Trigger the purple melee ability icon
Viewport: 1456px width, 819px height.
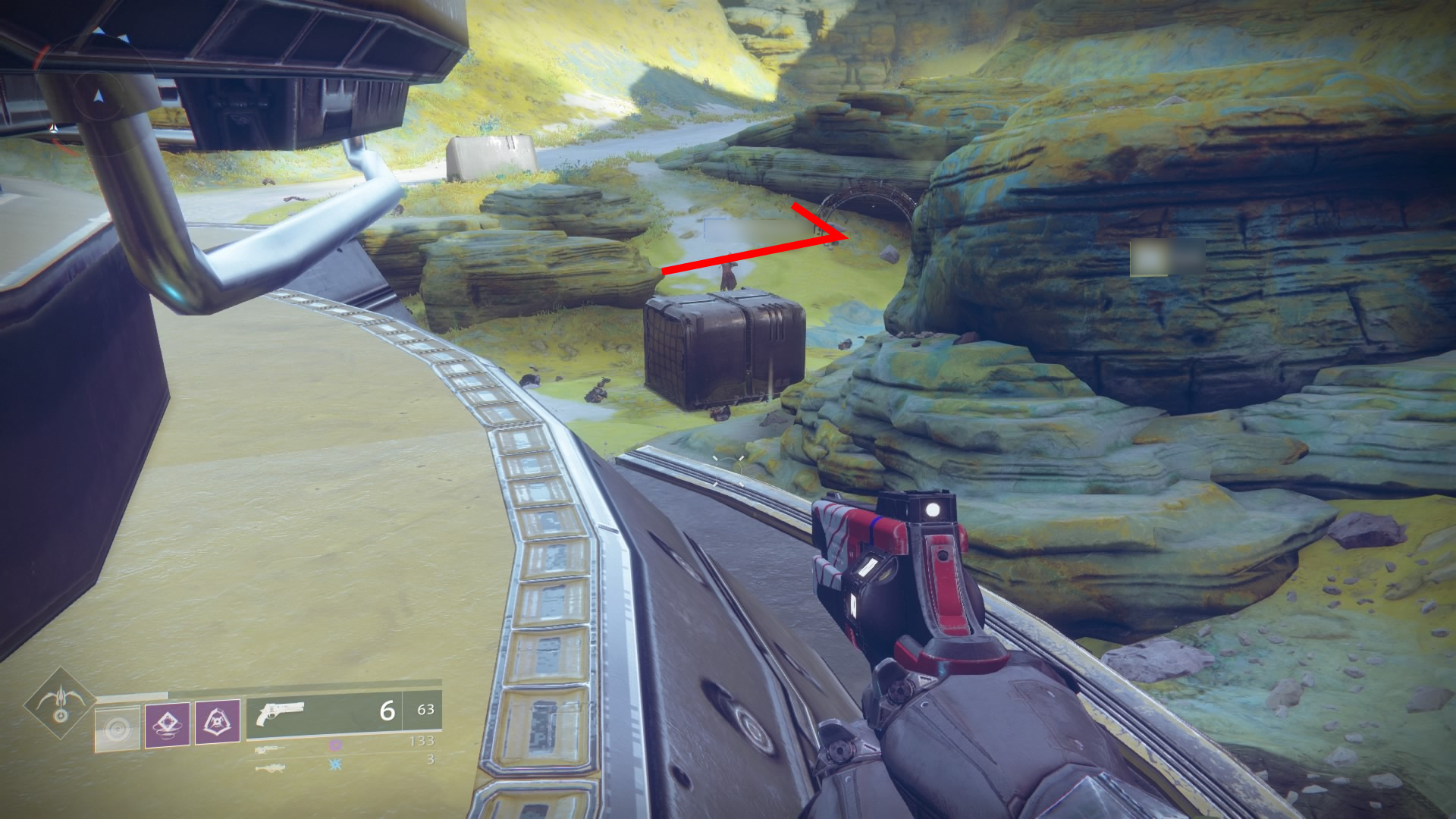click(x=218, y=722)
